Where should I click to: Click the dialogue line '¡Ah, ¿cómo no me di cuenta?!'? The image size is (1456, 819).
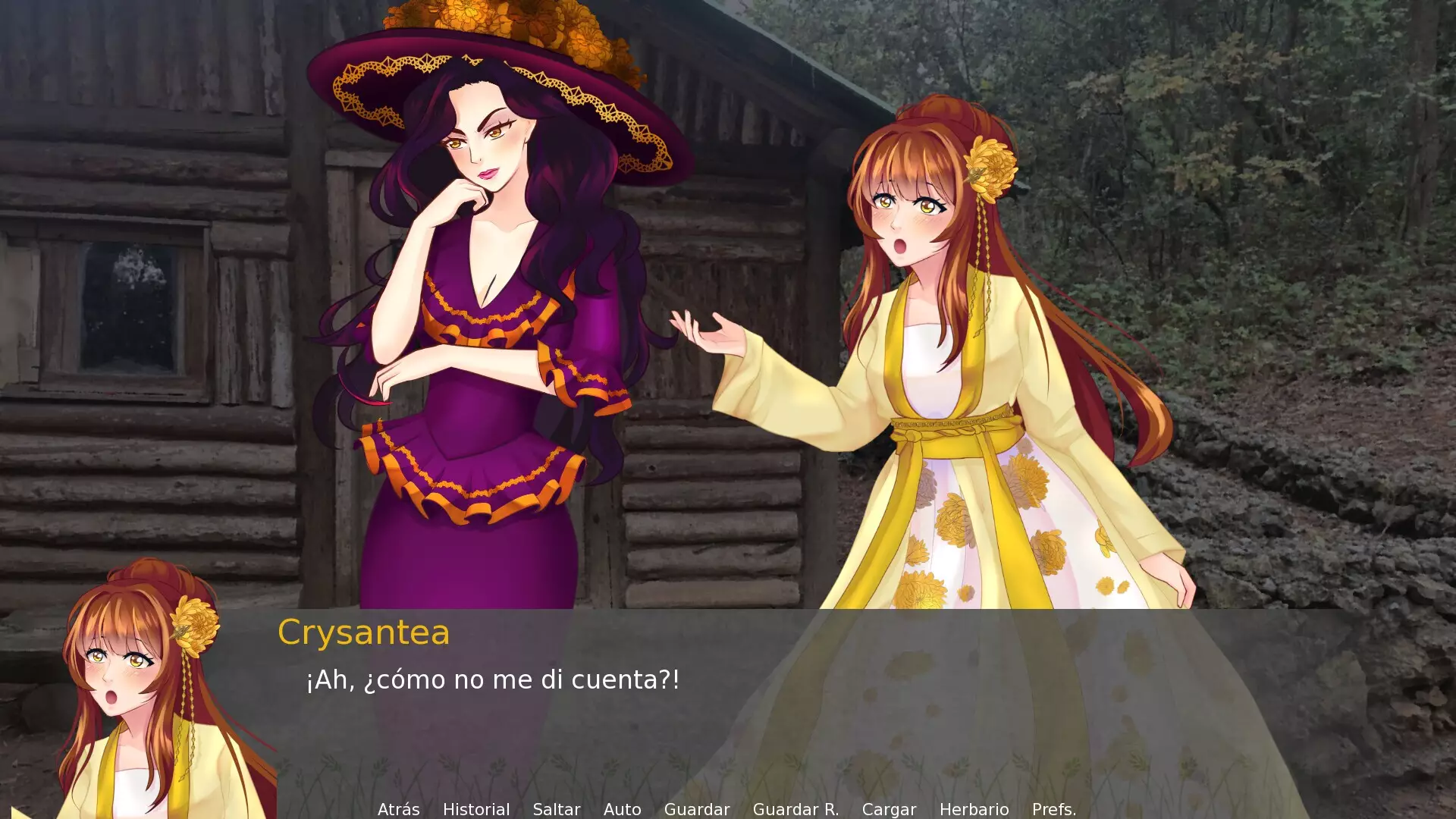pyautogui.click(x=493, y=680)
